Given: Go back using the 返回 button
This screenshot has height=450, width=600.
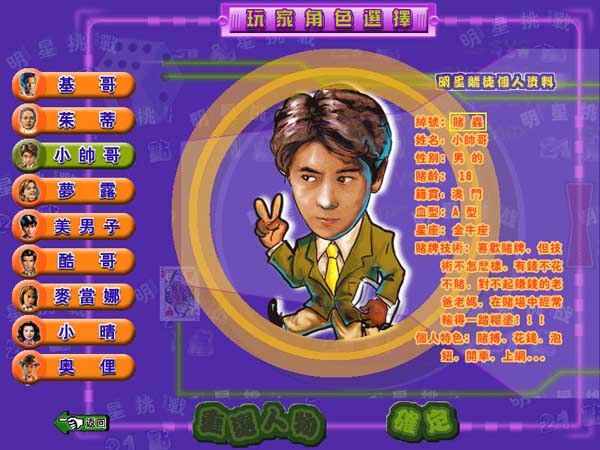Looking at the screenshot, I should [x=82, y=422].
